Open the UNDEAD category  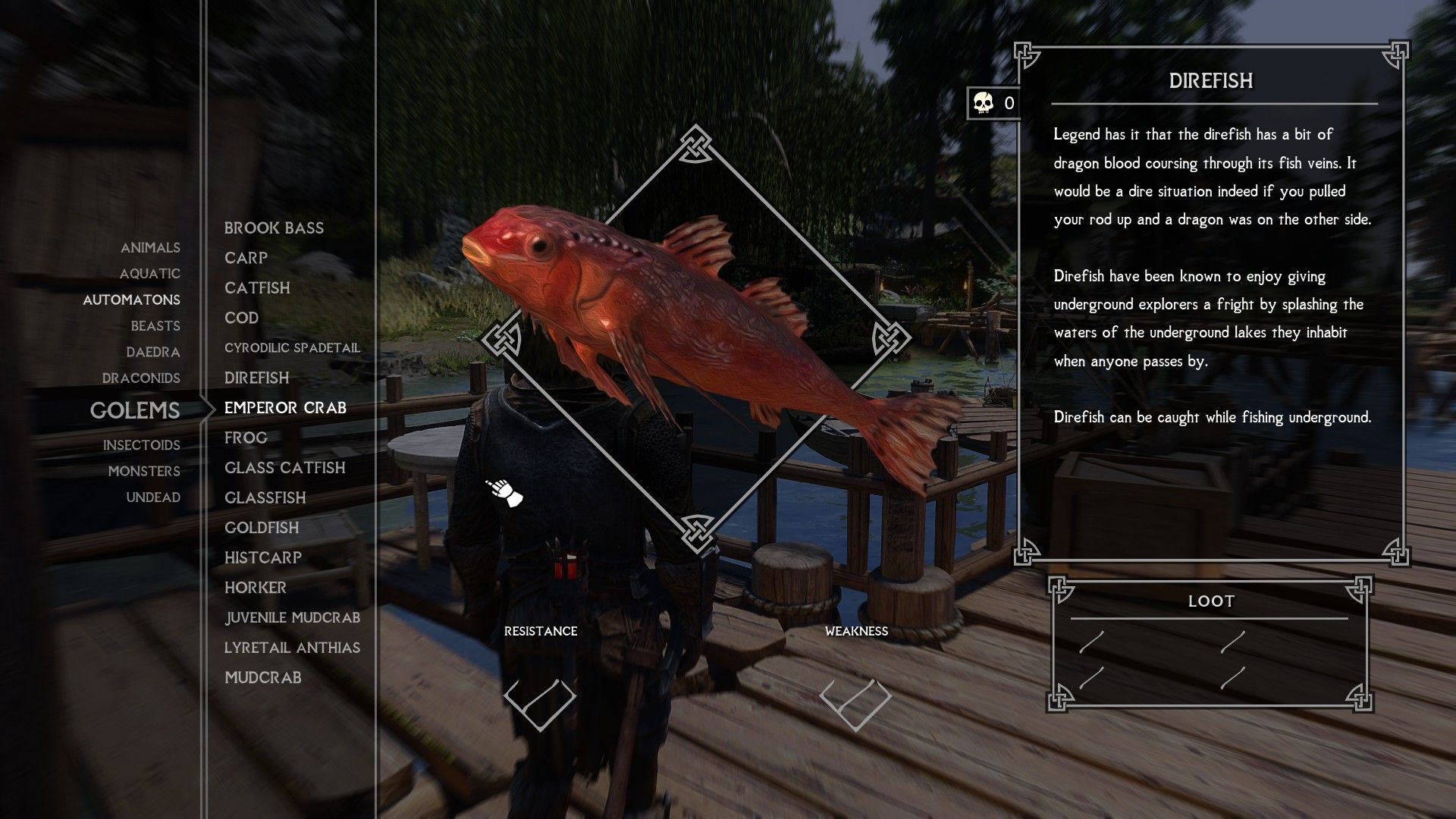(152, 497)
